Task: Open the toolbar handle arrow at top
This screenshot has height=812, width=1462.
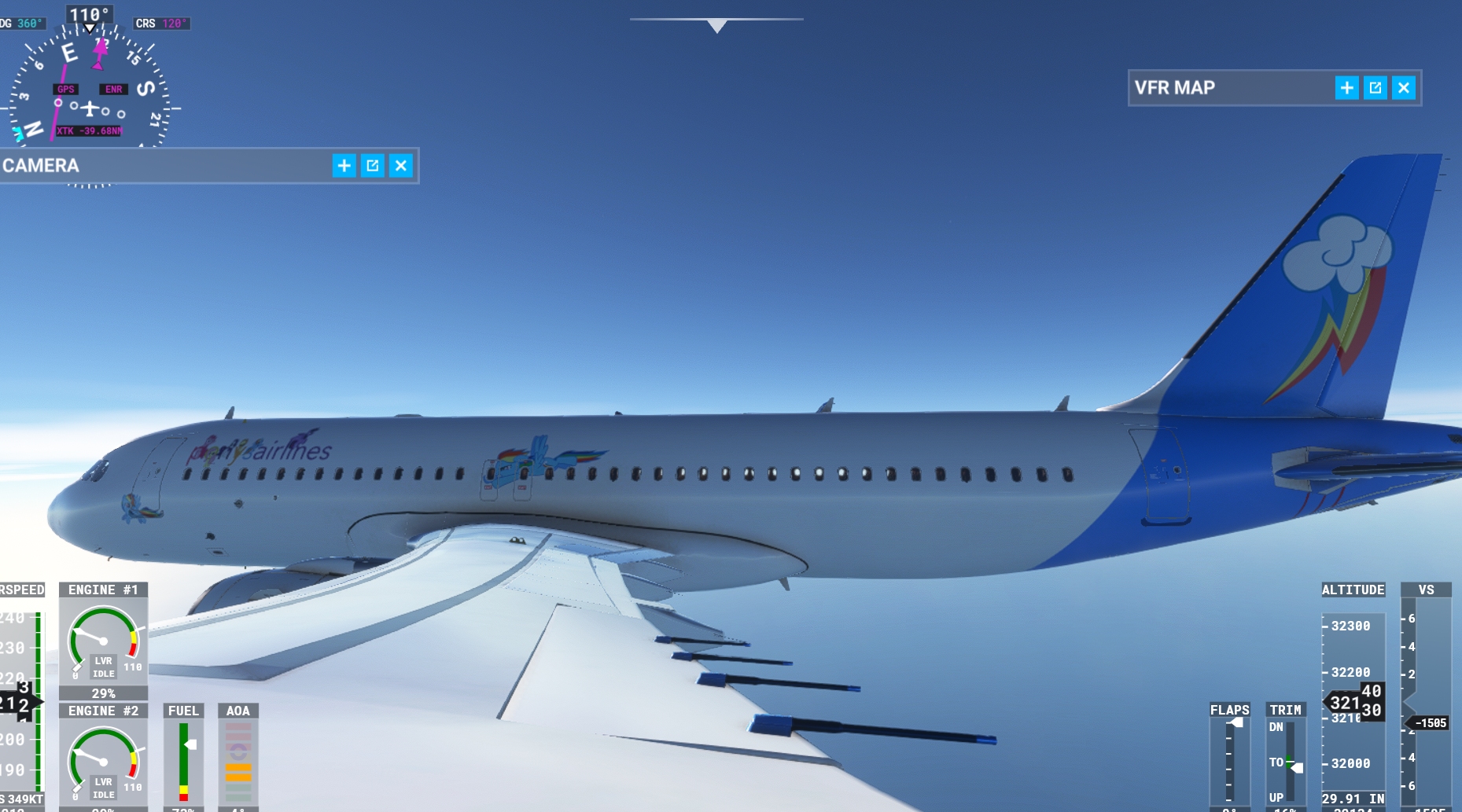Action: tap(716, 26)
